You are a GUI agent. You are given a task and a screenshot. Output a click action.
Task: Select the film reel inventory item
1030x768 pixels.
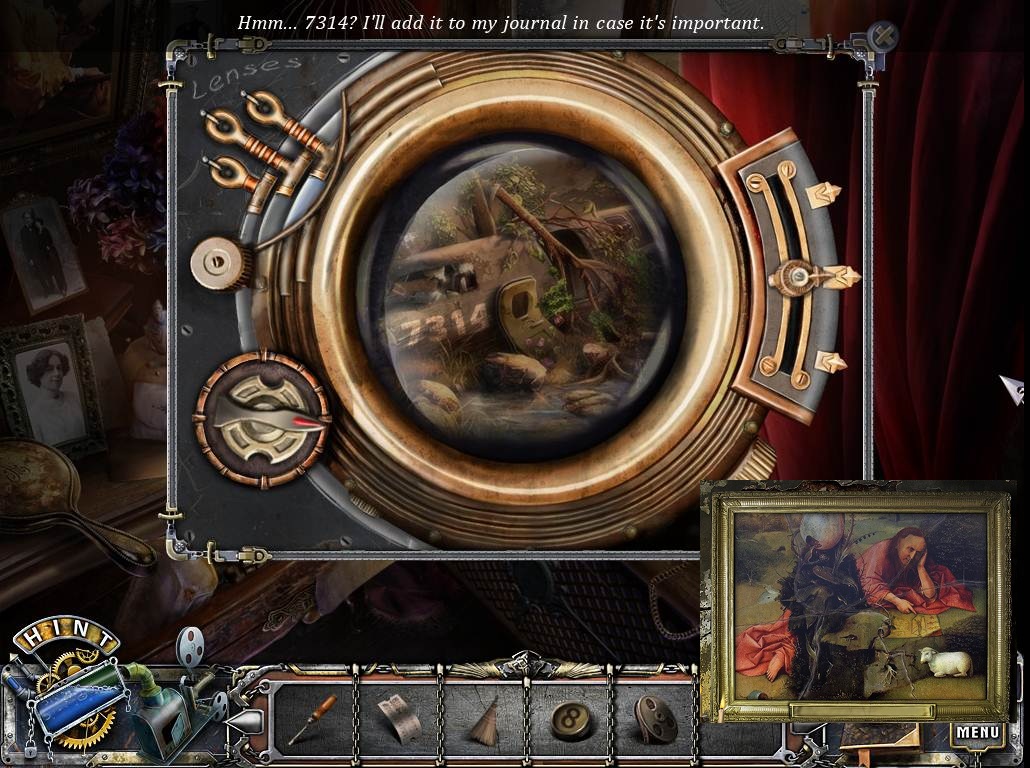653,720
